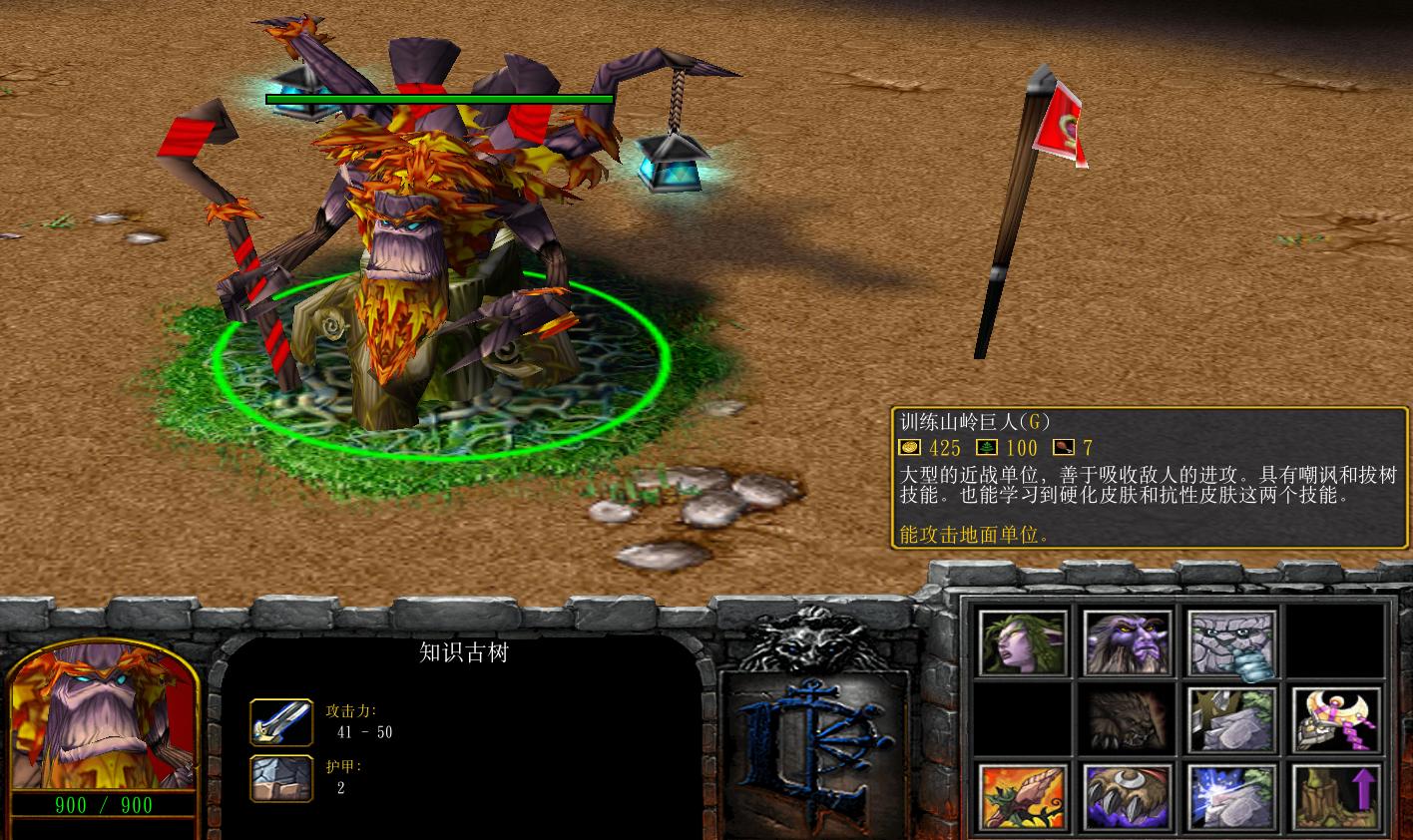Click the attack damage sword icon
The width and height of the screenshot is (1413, 840).
[x=280, y=724]
